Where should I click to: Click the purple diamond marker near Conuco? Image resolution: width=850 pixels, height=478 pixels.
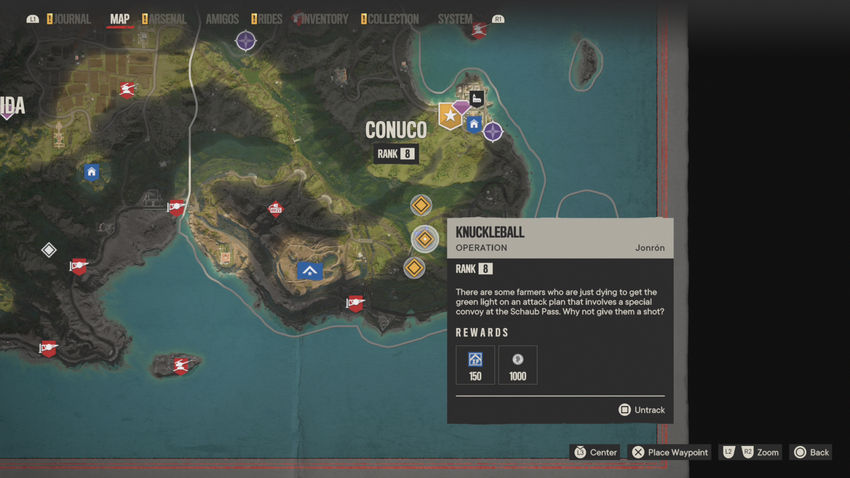461,106
